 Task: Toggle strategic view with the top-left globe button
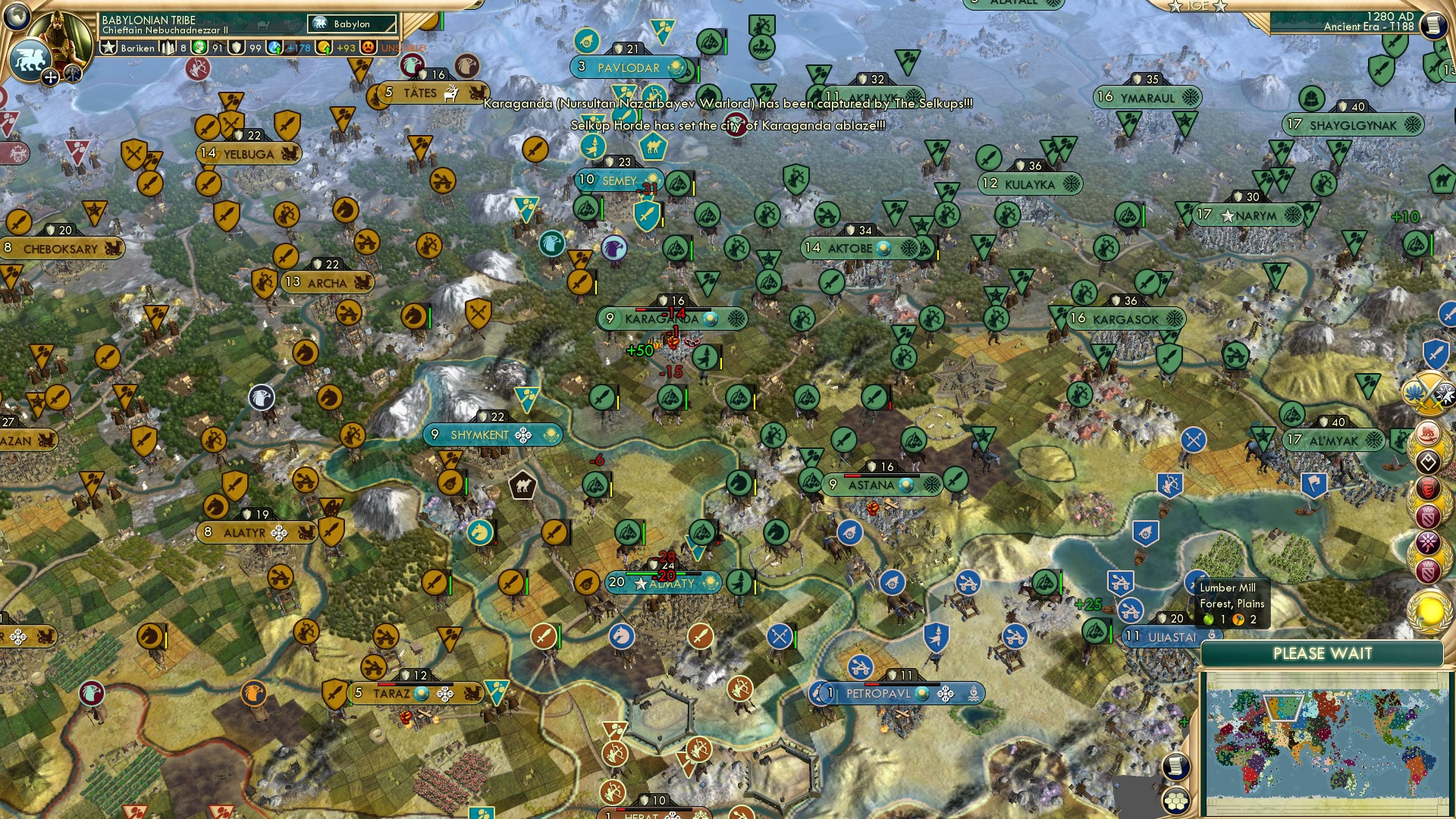(16, 17)
